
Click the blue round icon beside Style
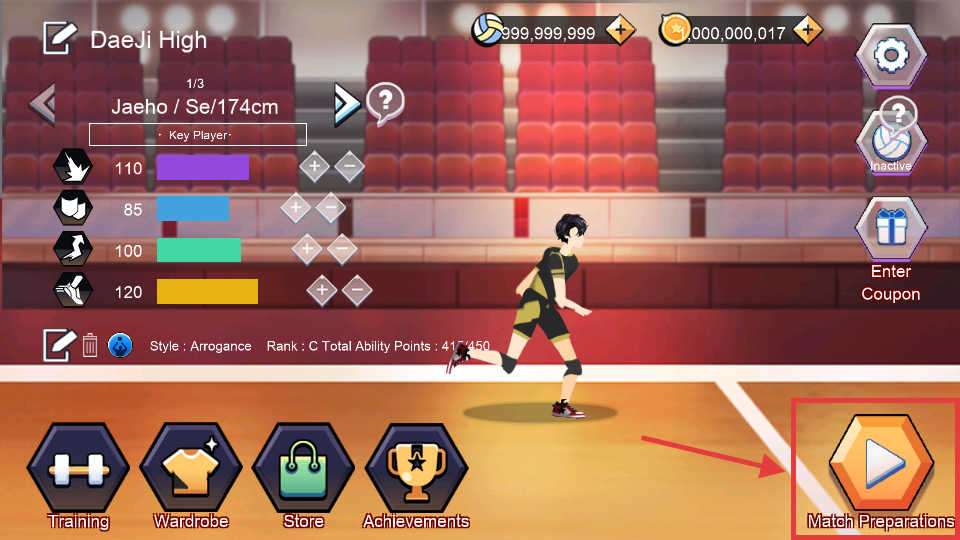120,346
